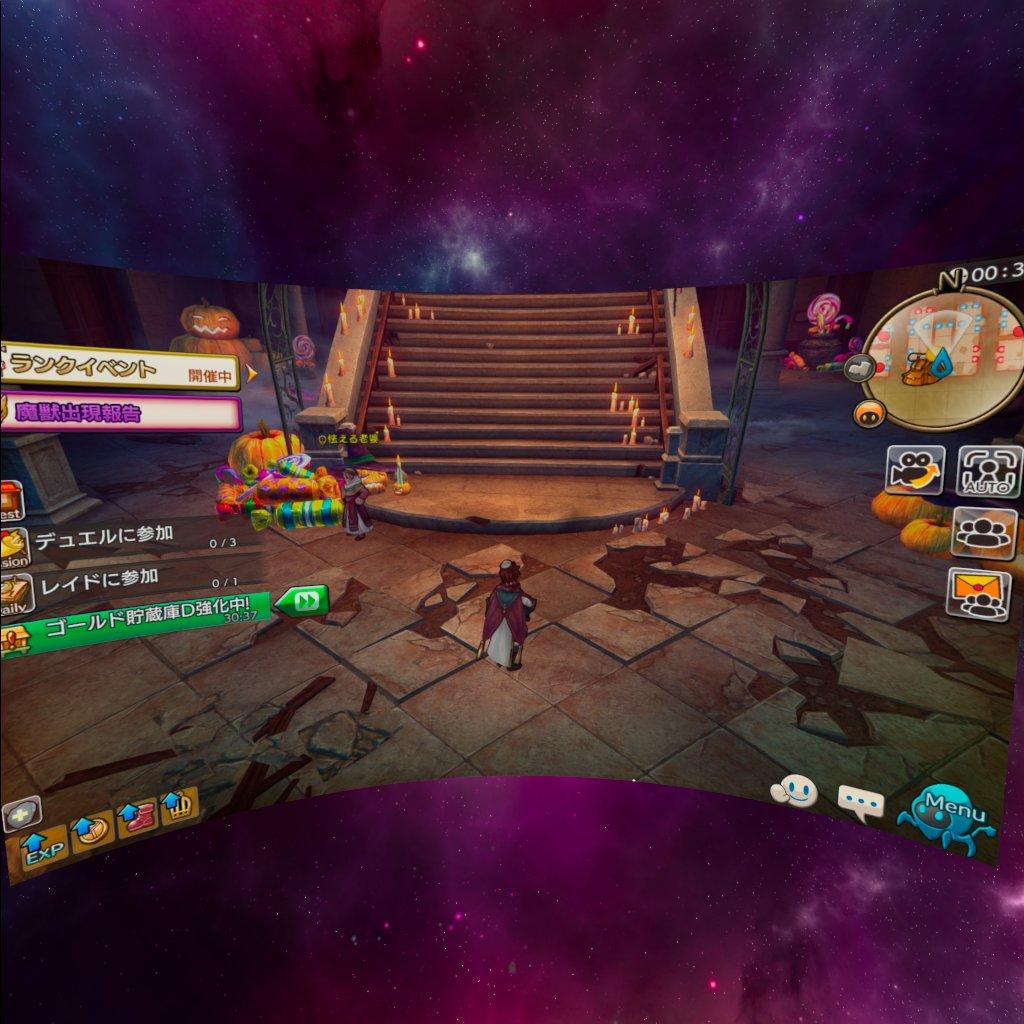Image resolution: width=1024 pixels, height=1024 pixels.
Task: Open the octopus Menu button
Action: [946, 817]
